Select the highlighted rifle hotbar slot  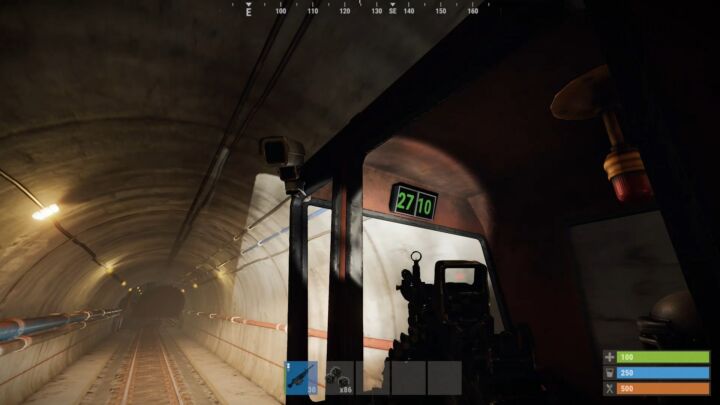tap(303, 377)
